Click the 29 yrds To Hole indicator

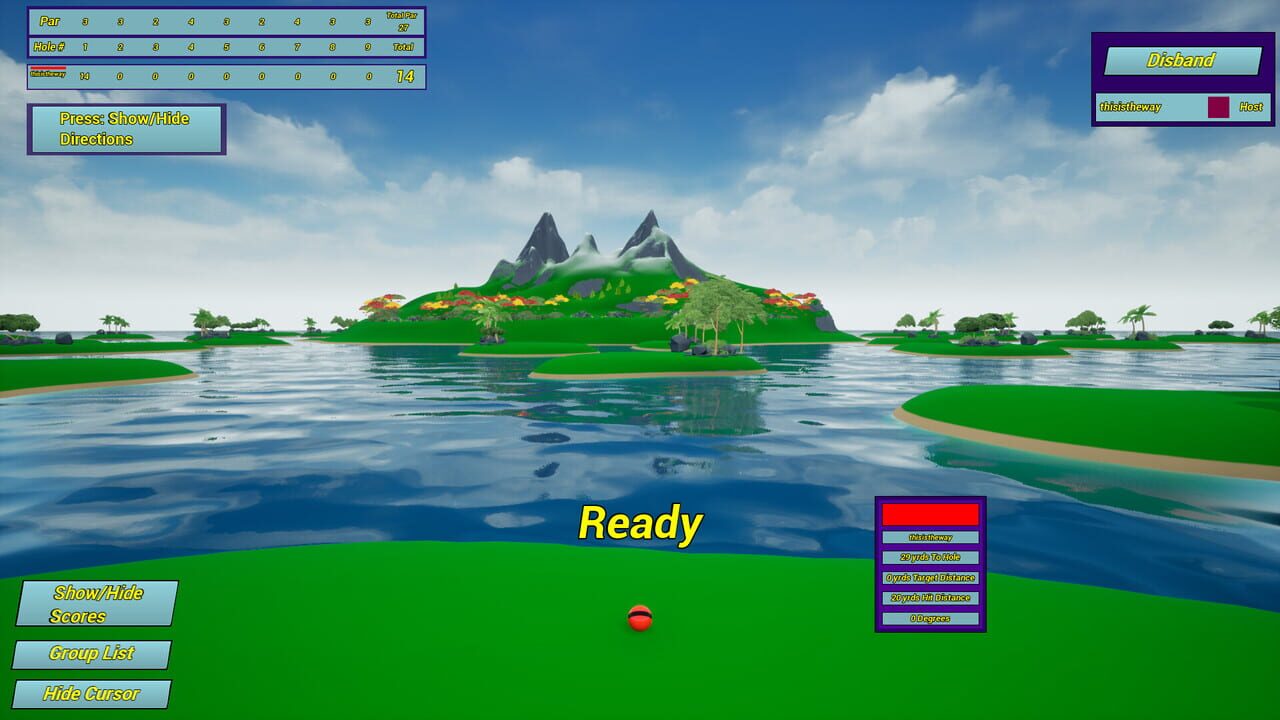coord(929,556)
